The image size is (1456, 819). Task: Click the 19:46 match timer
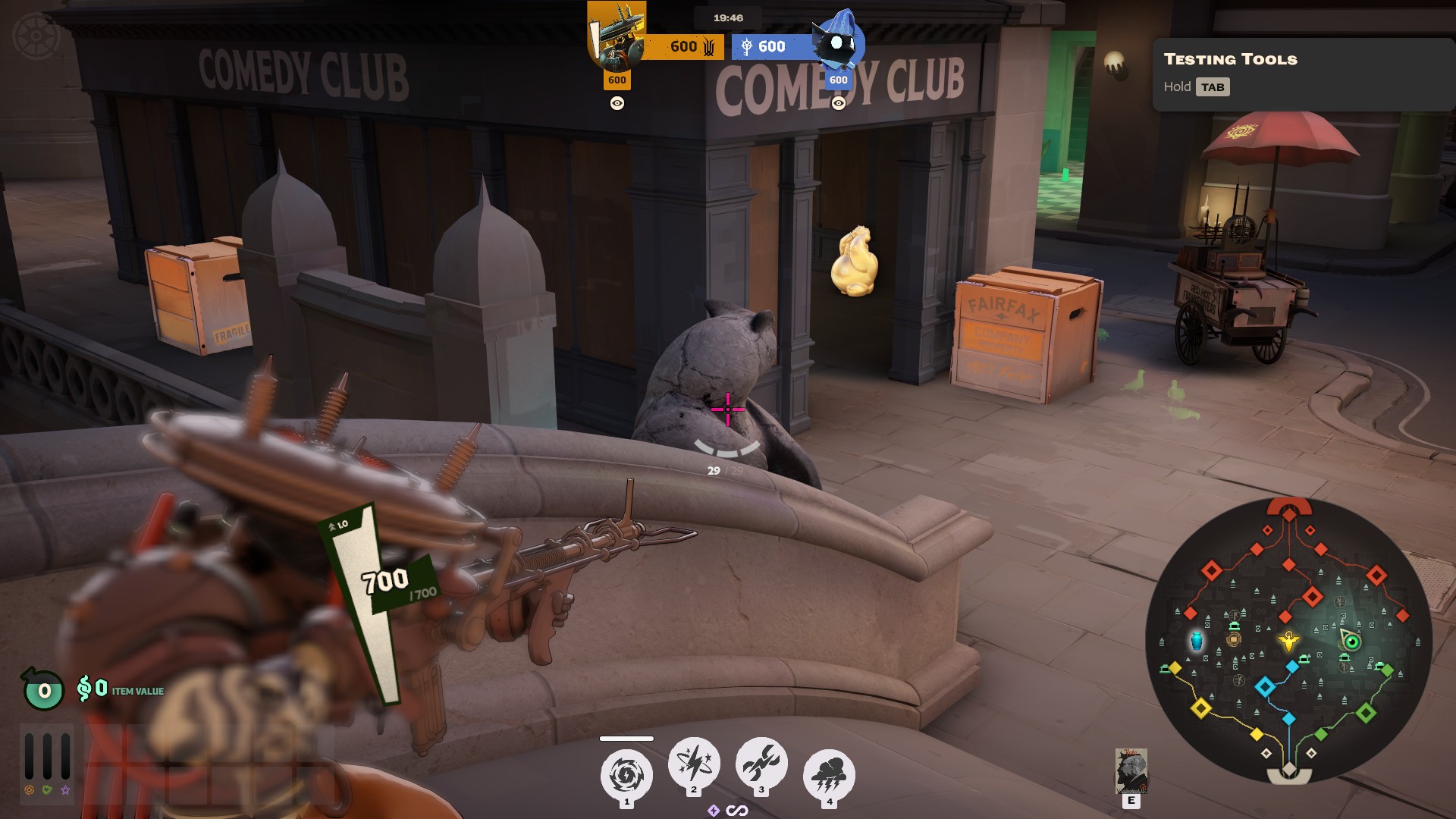click(x=726, y=17)
